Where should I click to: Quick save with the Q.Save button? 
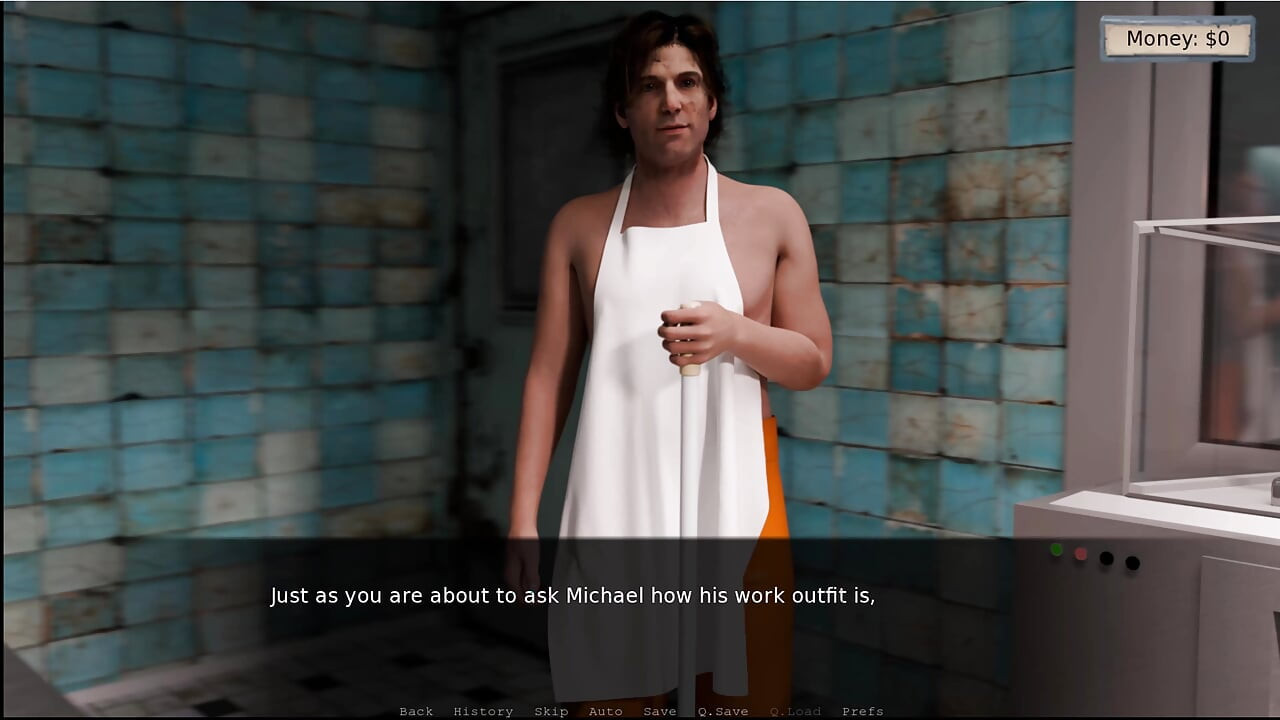pyautogui.click(x=722, y=711)
